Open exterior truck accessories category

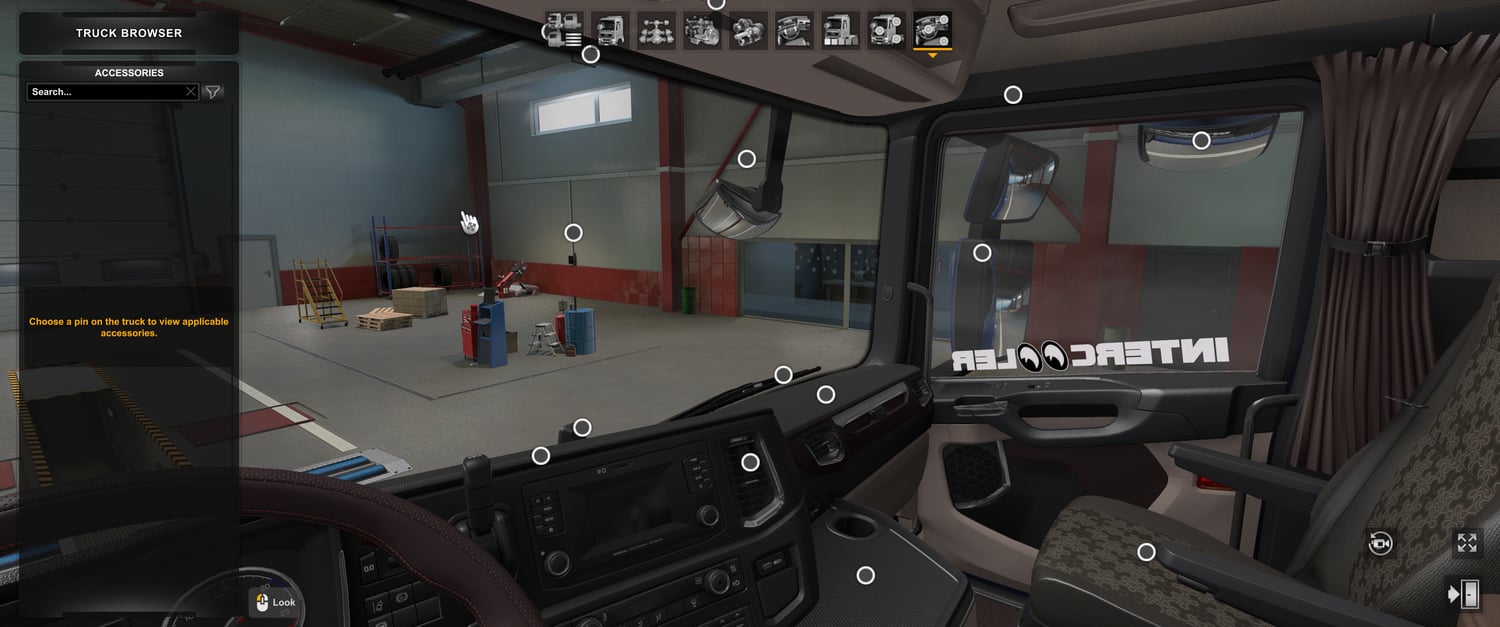click(886, 30)
